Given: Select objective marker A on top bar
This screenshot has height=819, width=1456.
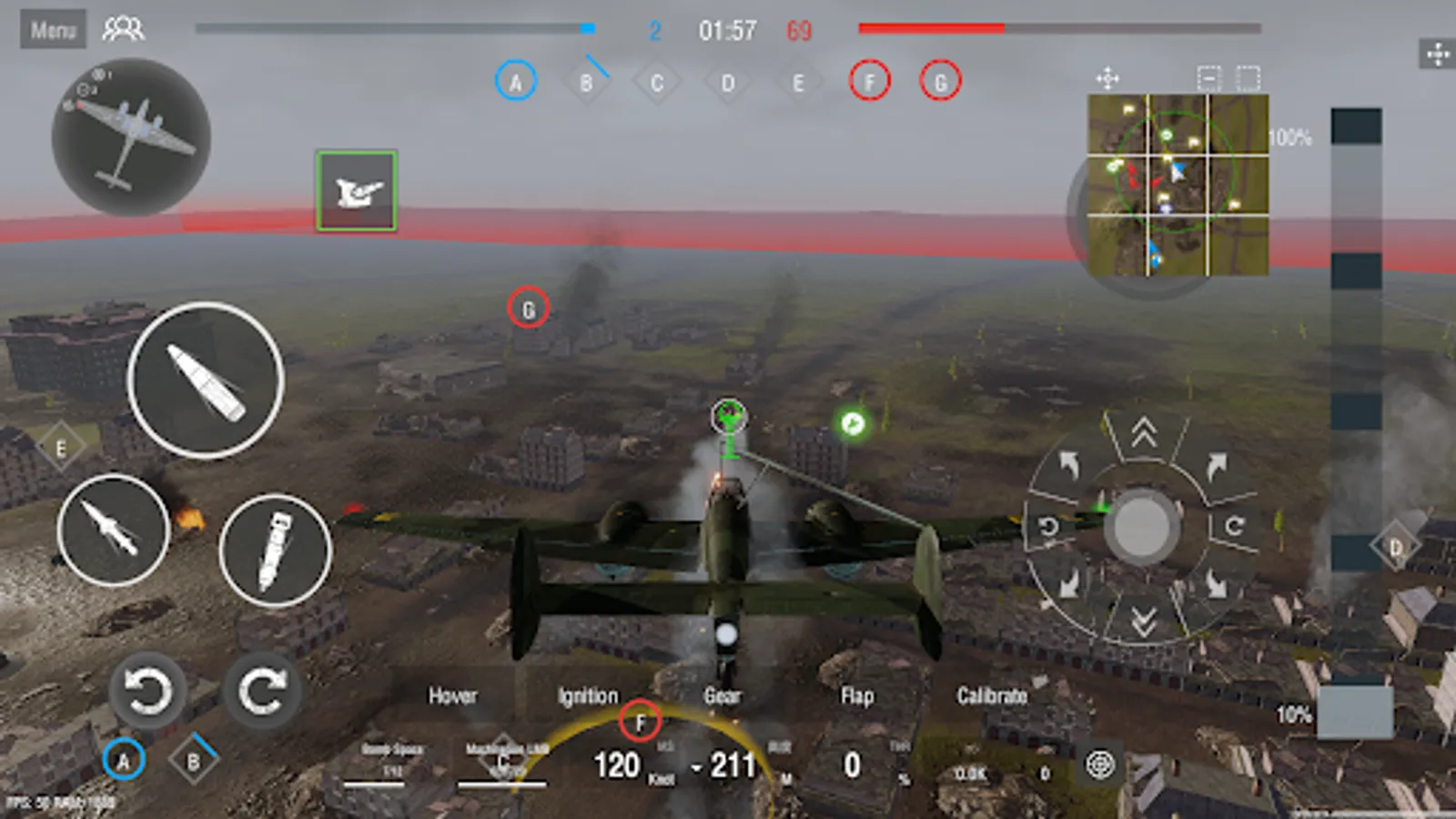Looking at the screenshot, I should [x=517, y=81].
